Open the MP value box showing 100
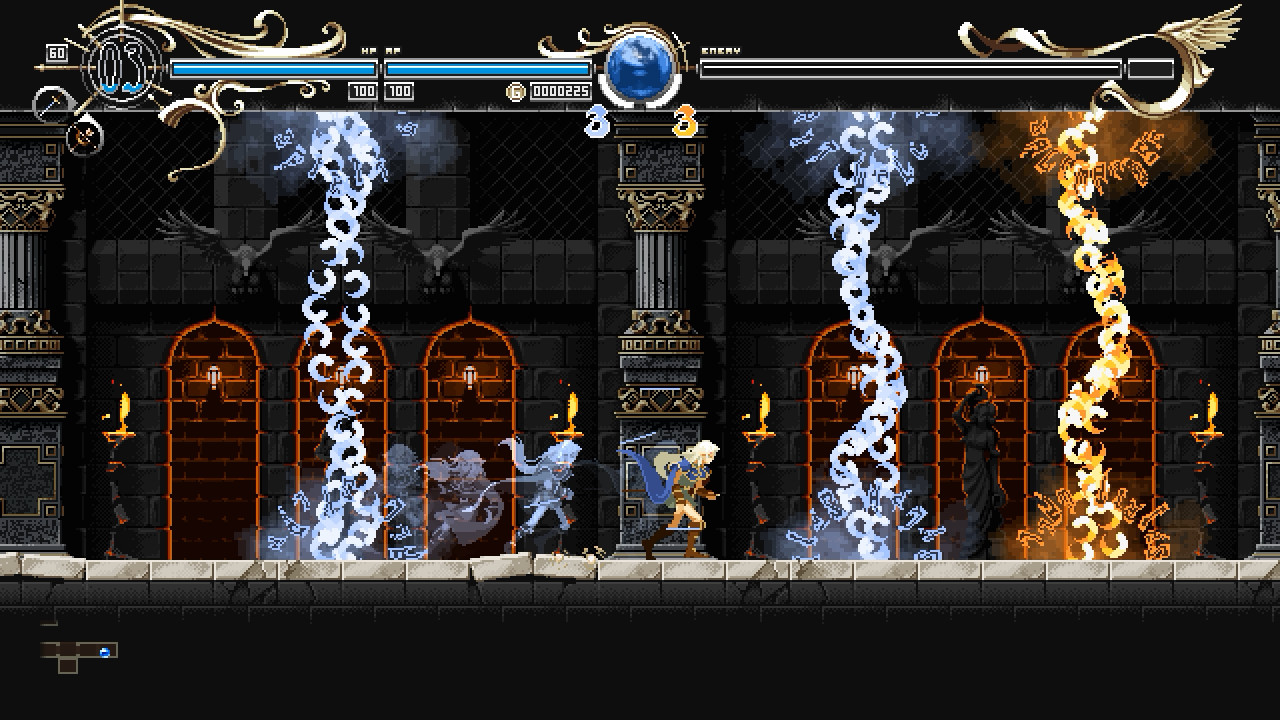Screen dimensions: 1280x720 tap(397, 90)
